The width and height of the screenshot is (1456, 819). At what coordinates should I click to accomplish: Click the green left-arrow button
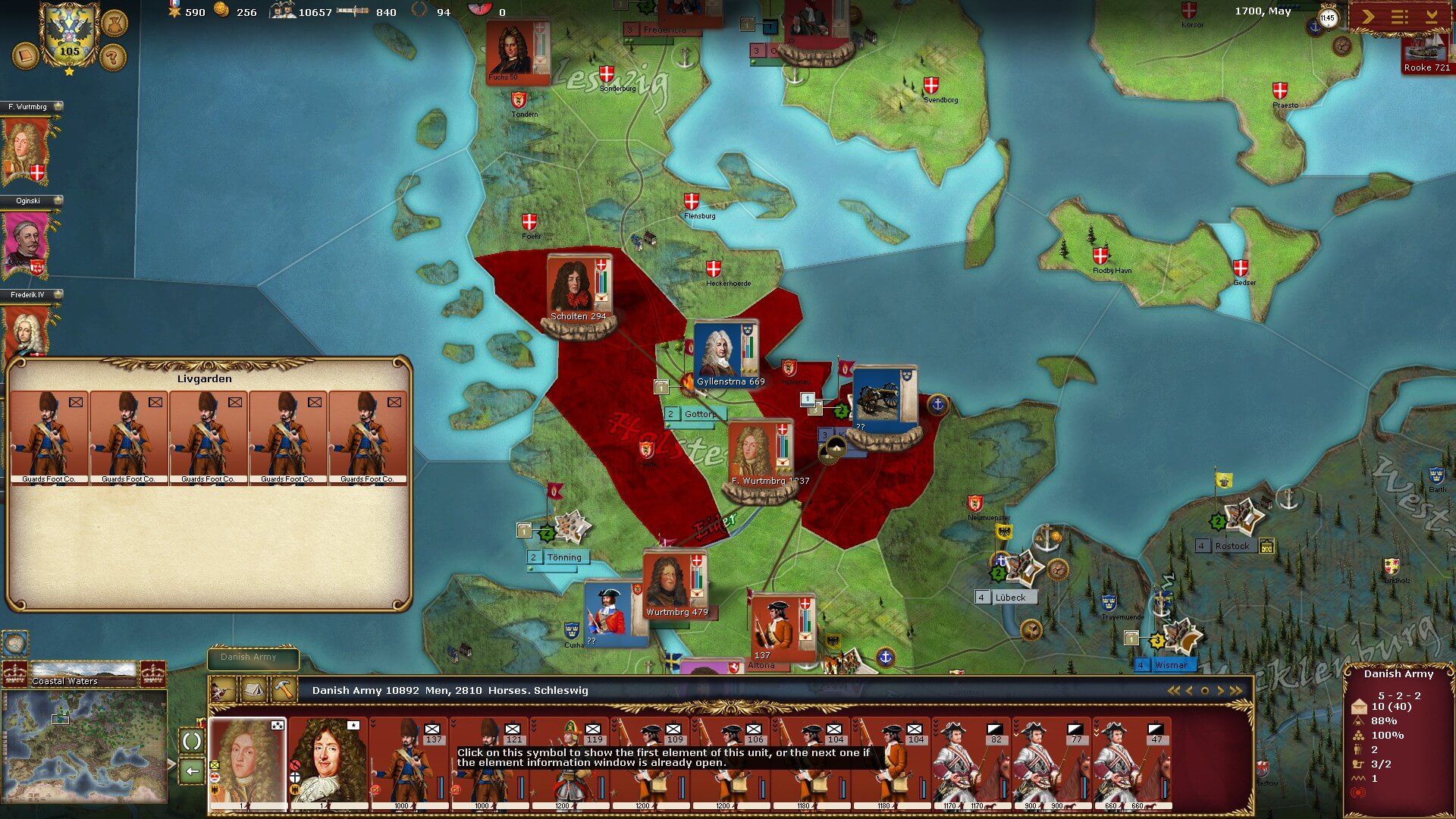[x=192, y=771]
